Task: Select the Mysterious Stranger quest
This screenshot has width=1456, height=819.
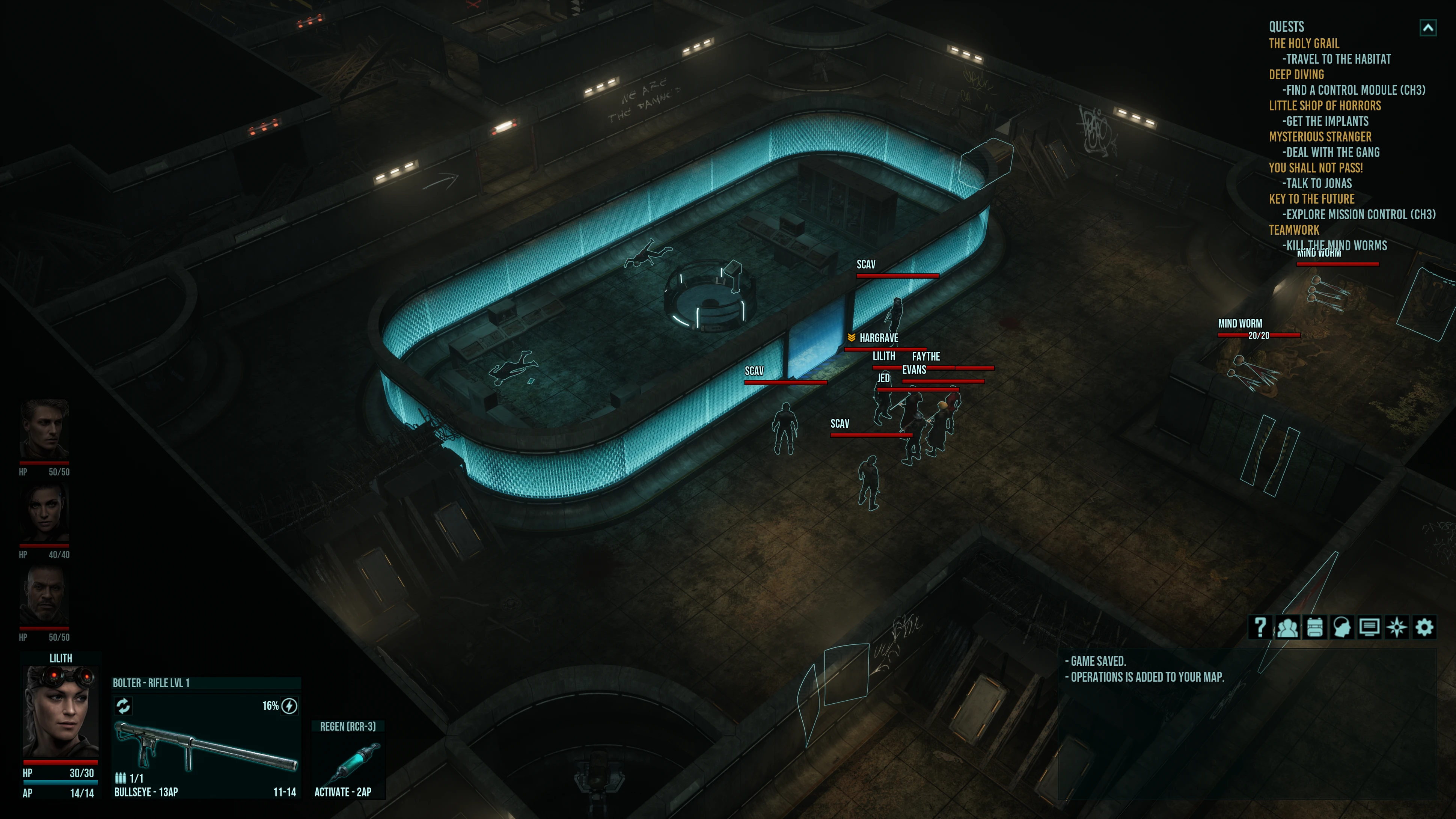Action: 1320,137
